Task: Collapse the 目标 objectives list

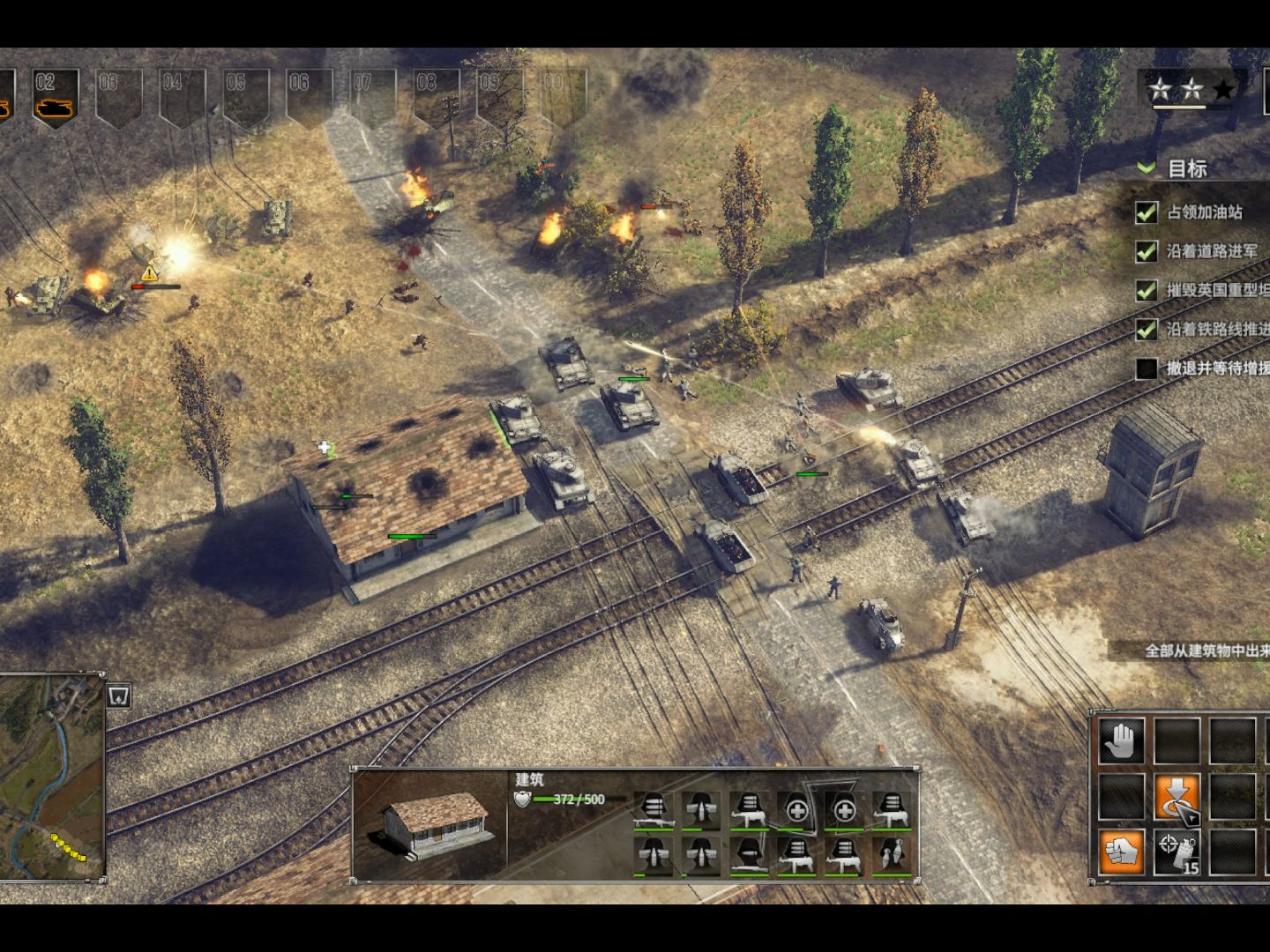Action: (1147, 167)
